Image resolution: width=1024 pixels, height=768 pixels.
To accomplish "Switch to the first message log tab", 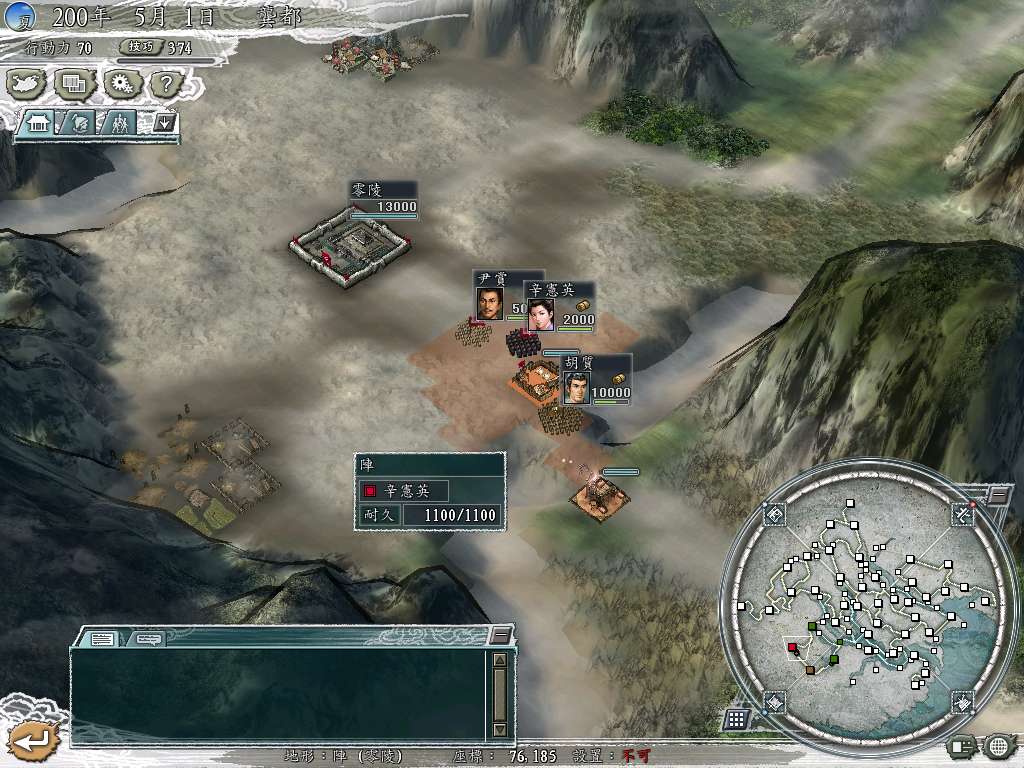I will coord(103,638).
